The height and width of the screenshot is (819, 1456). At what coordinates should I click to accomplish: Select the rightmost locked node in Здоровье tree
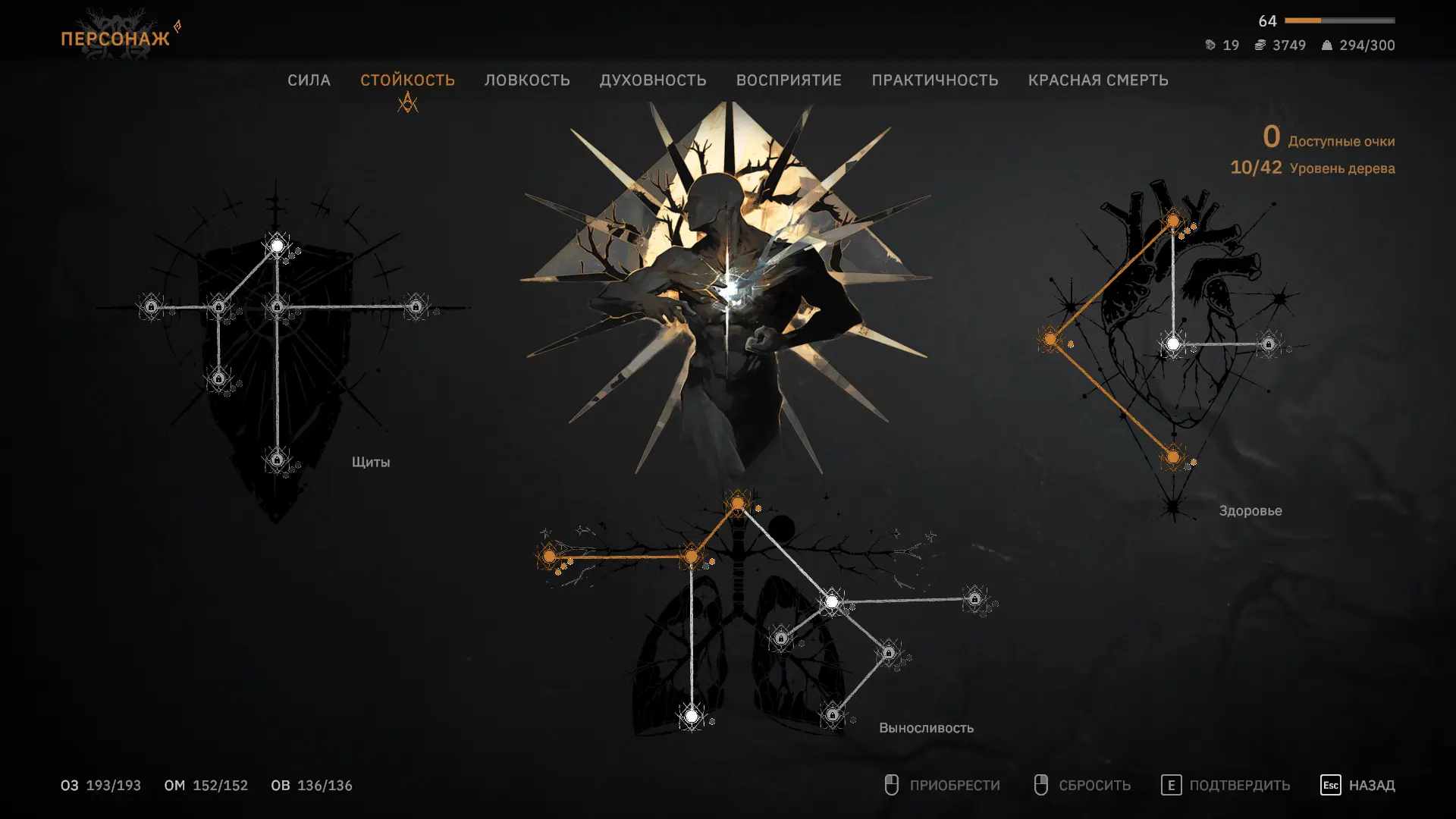click(x=1269, y=344)
